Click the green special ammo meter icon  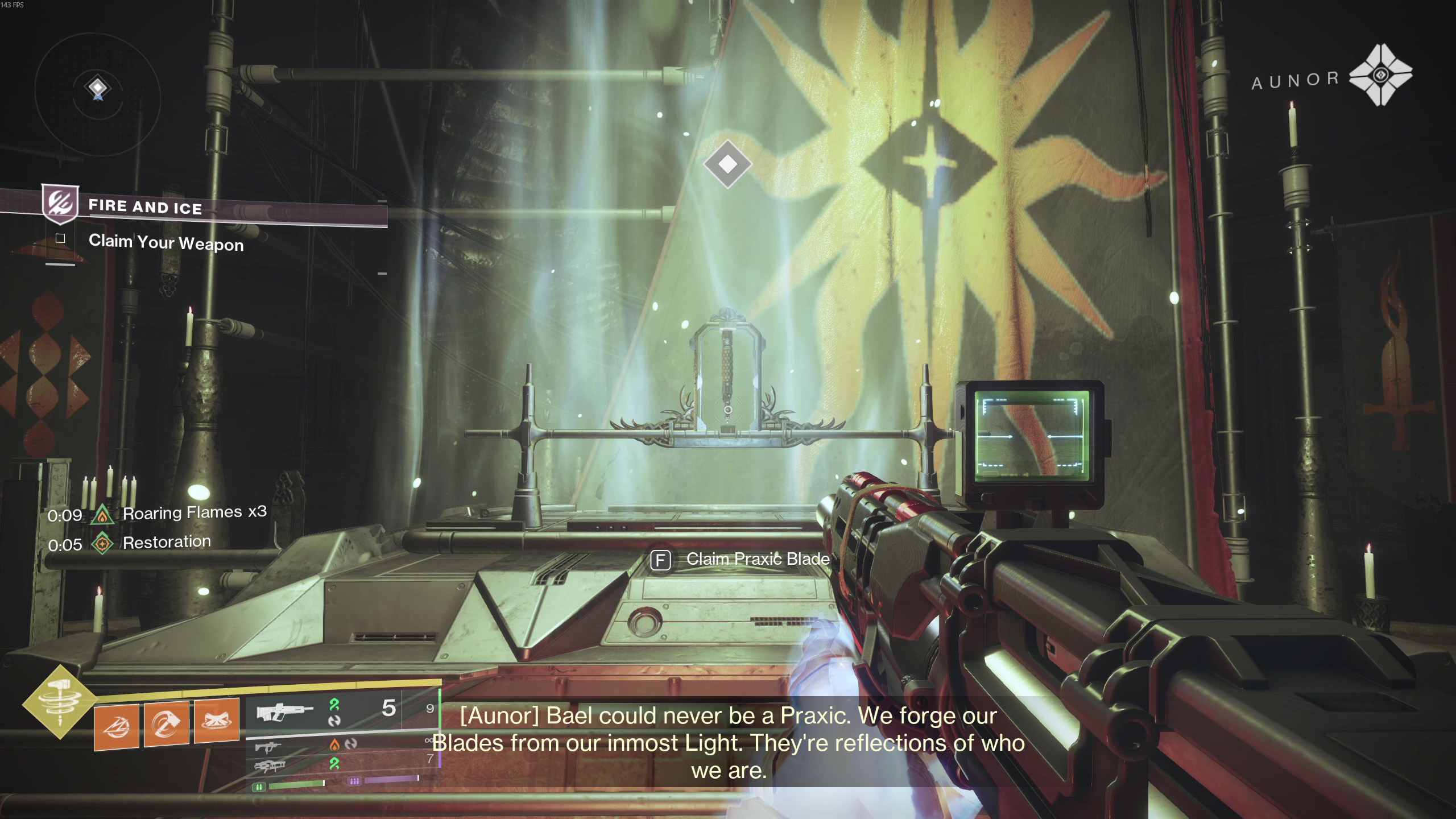click(x=259, y=787)
